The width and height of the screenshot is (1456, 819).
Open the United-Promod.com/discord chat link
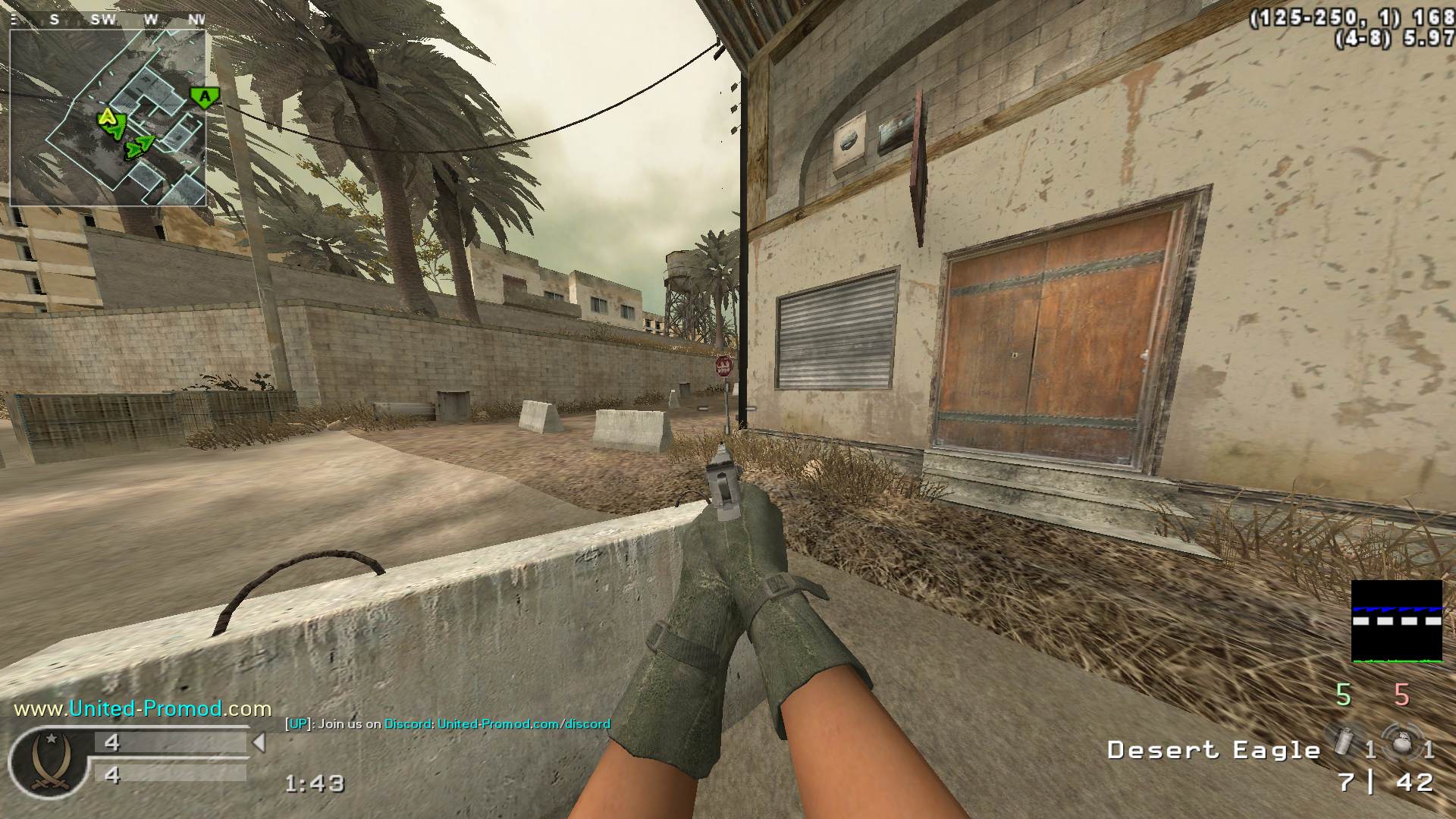click(x=523, y=723)
